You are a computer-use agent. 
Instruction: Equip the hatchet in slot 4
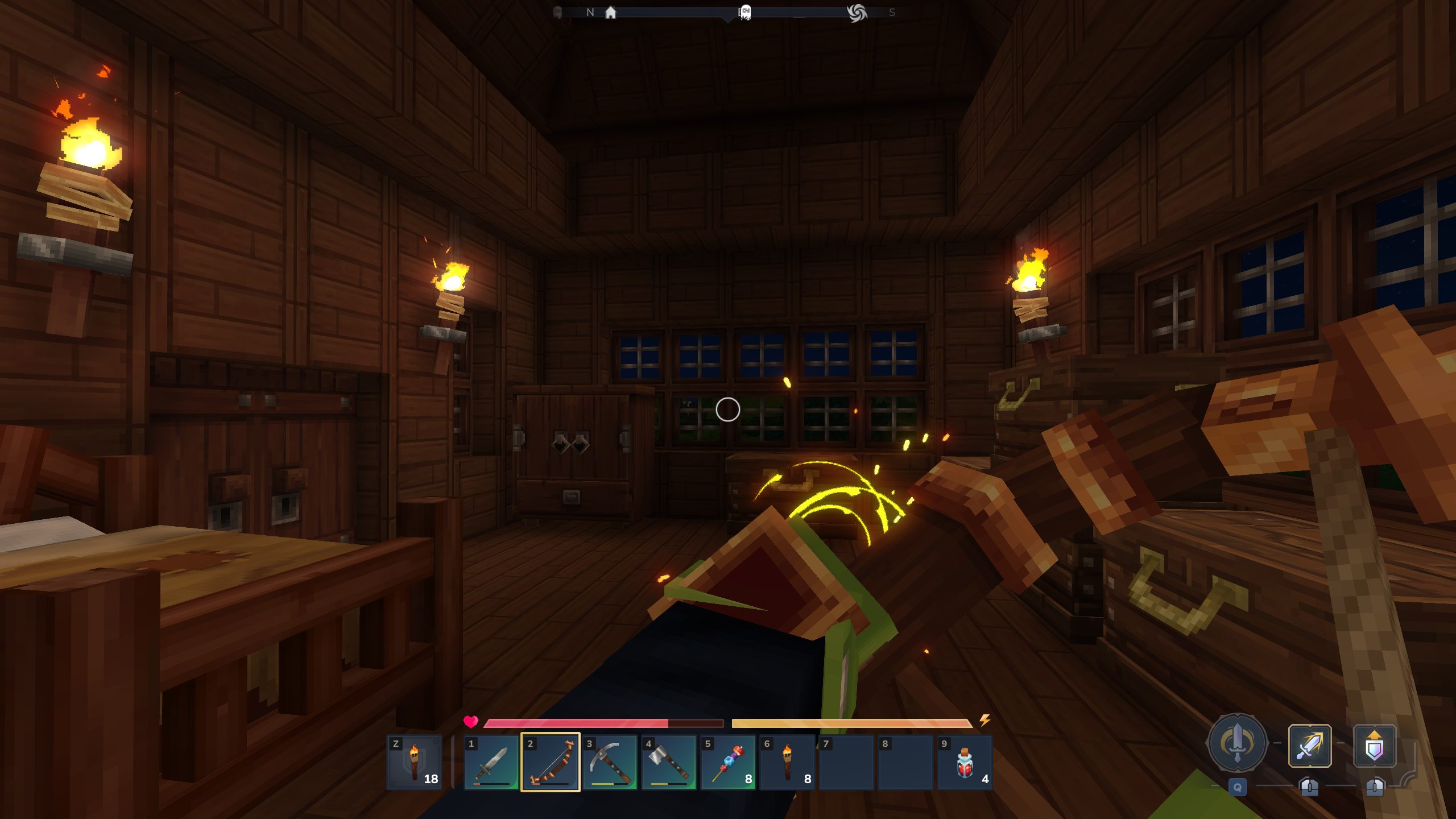[x=669, y=762]
